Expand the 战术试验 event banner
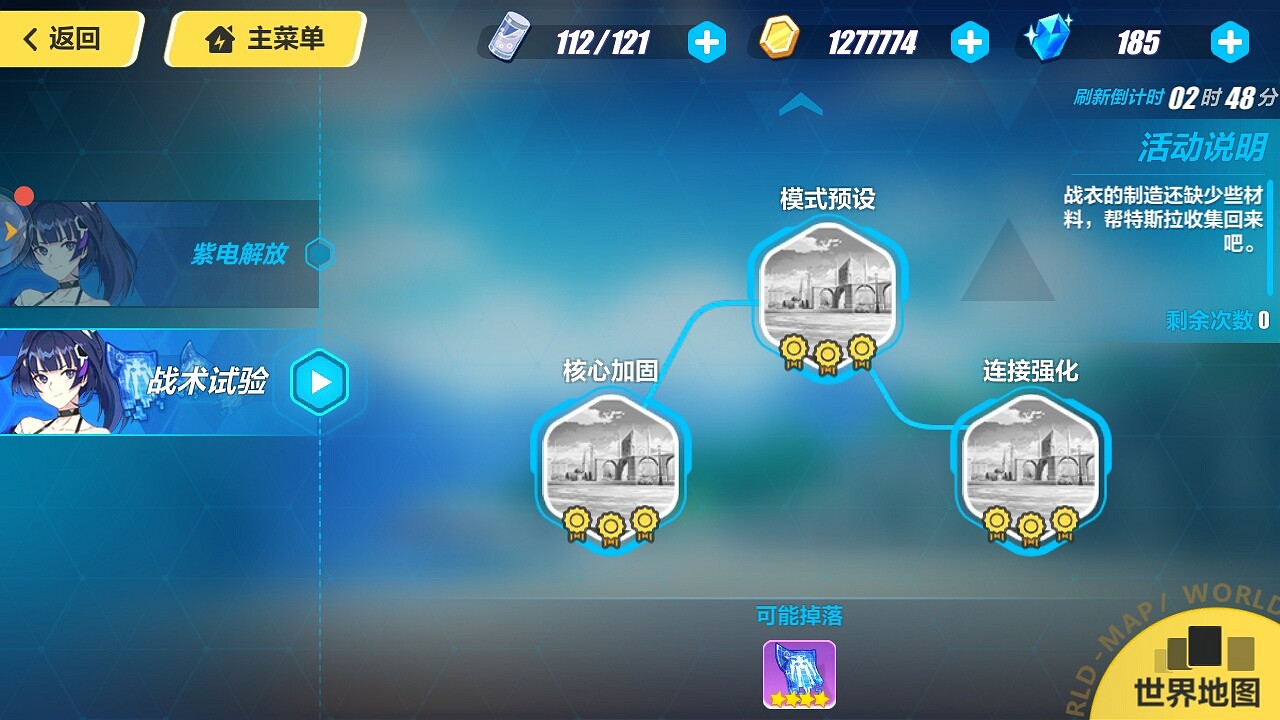Viewport: 1280px width, 720px height. [x=160, y=382]
